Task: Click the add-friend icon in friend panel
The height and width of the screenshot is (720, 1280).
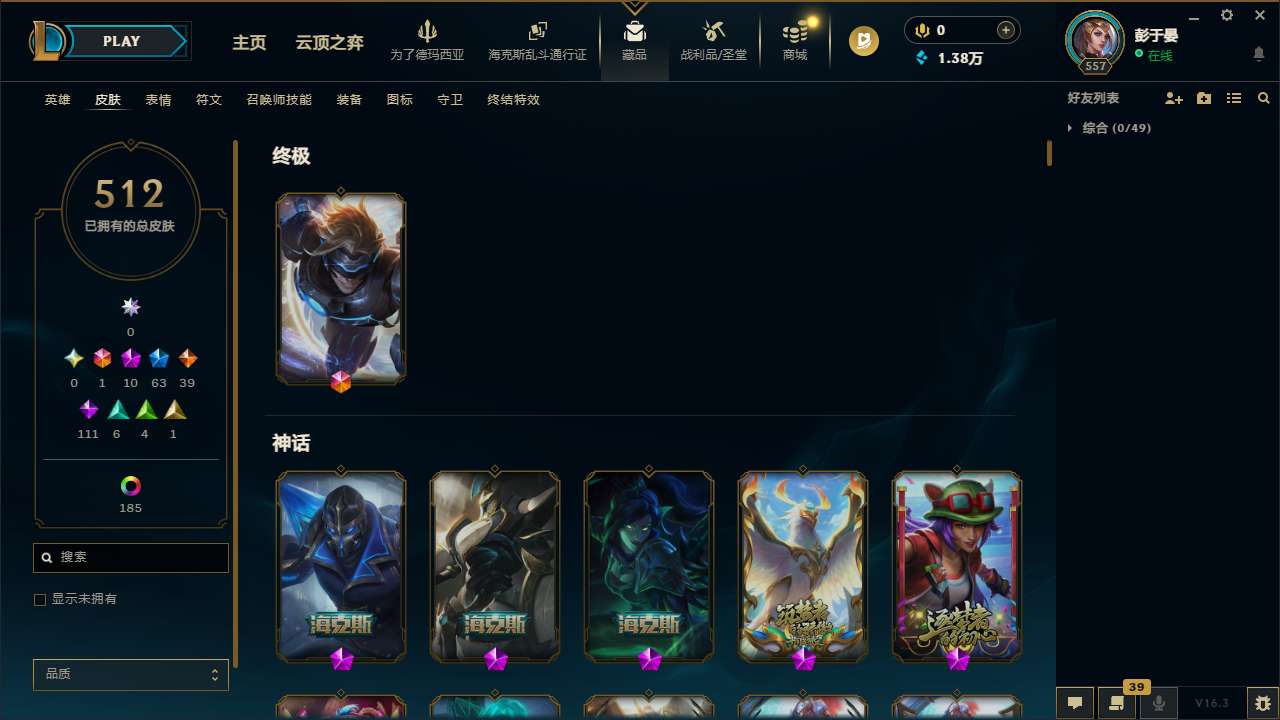Action: (1174, 98)
